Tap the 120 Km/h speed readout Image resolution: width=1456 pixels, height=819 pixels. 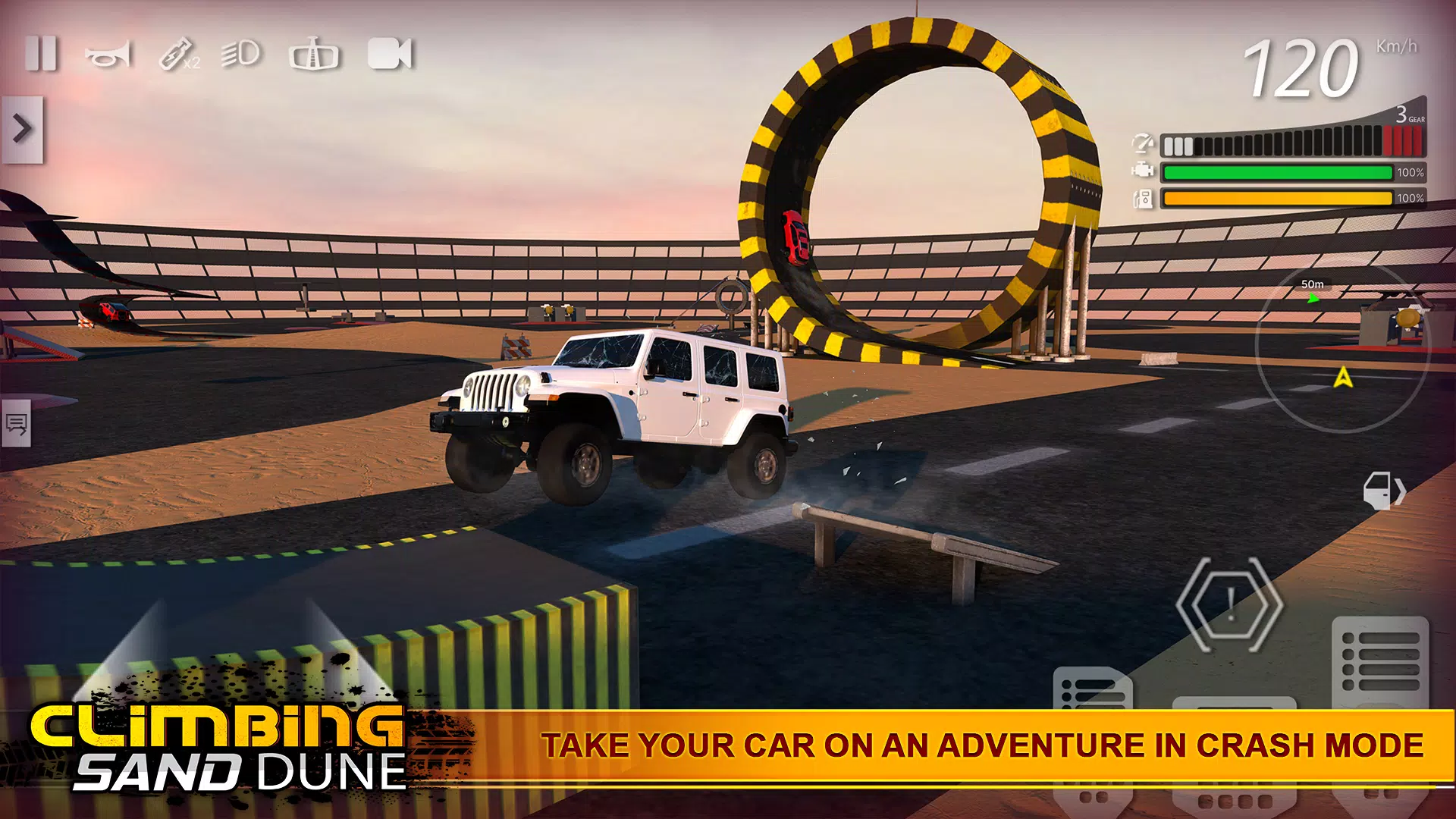click(1304, 68)
